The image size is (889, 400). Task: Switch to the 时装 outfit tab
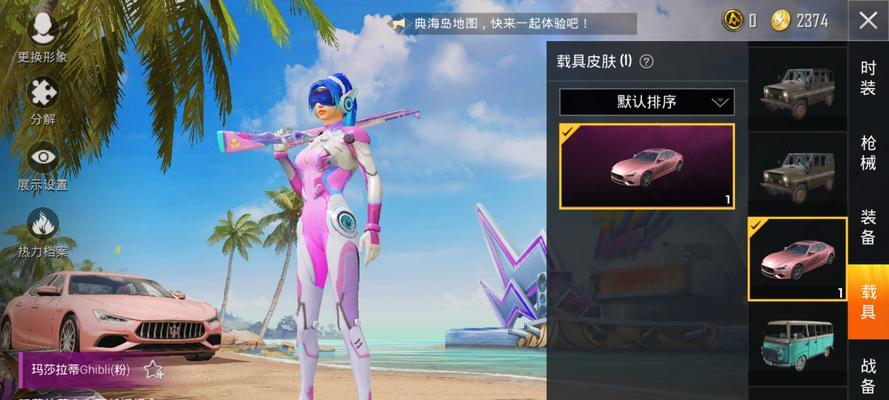868,79
